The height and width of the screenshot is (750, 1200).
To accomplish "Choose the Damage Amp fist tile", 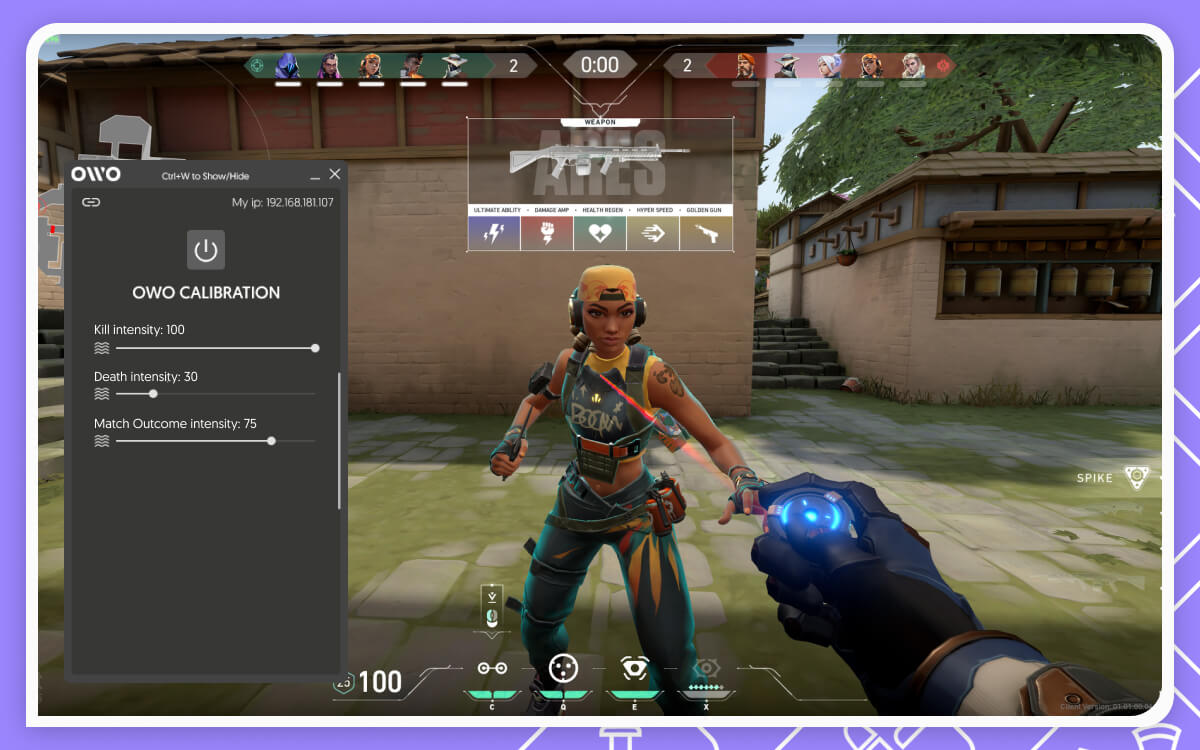I will tap(547, 233).
